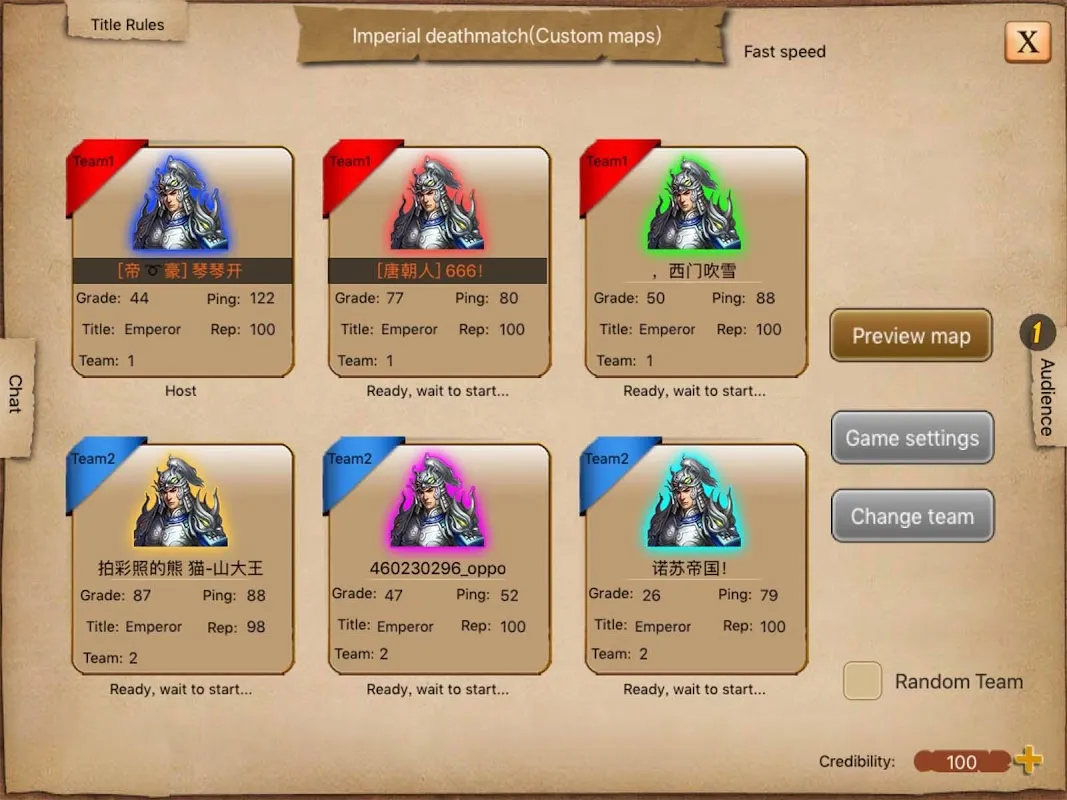Select the 460230296_oppo player card
1067x800 pixels.
(438, 560)
